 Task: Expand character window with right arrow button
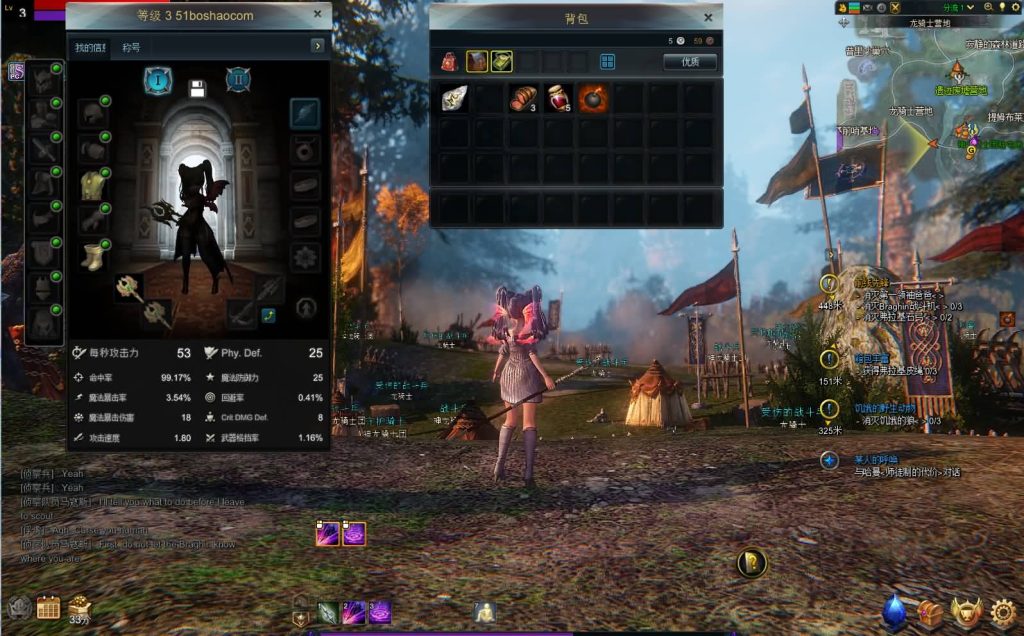click(x=318, y=46)
